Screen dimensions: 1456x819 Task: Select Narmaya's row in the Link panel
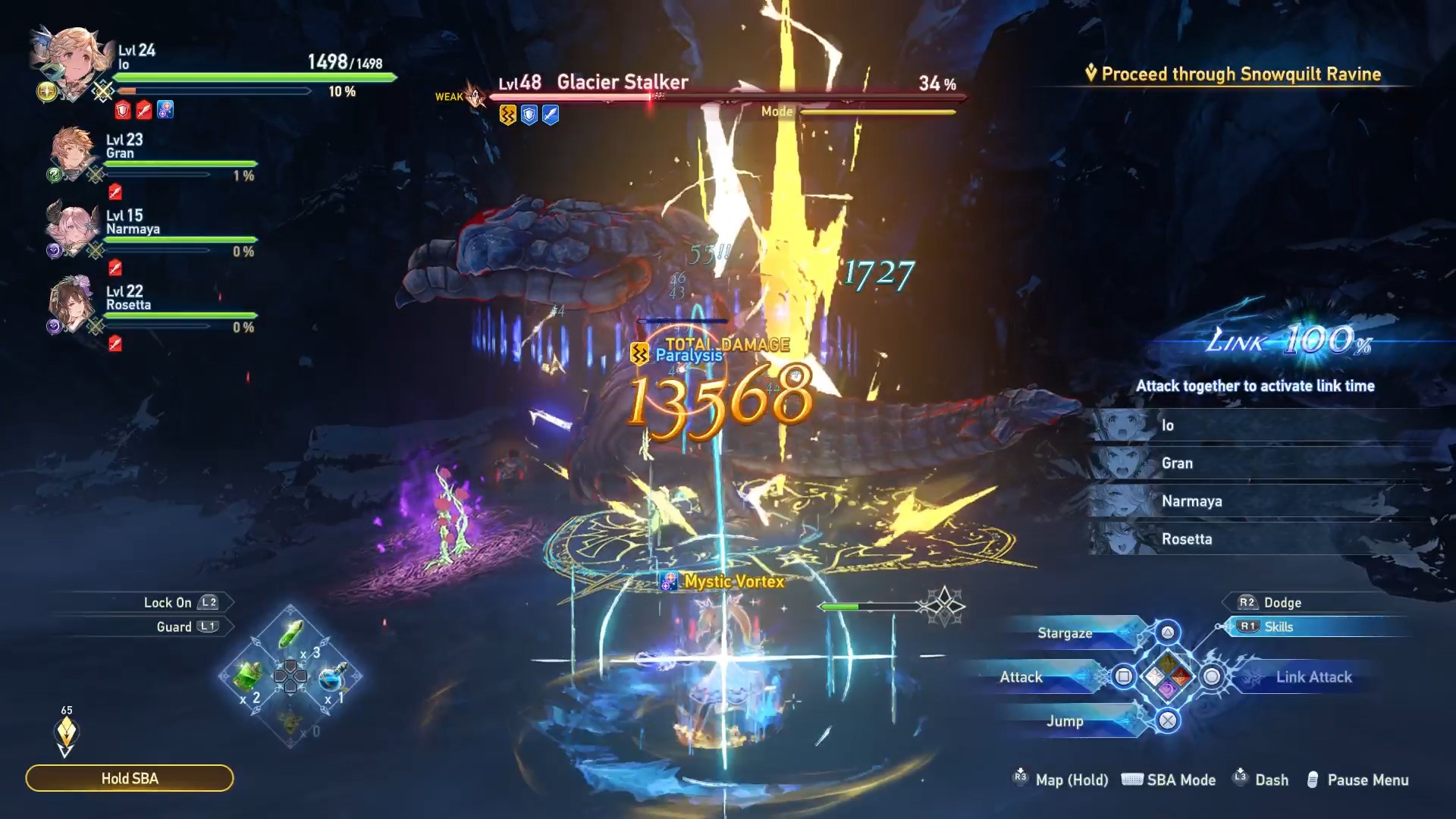pyautogui.click(x=1259, y=501)
